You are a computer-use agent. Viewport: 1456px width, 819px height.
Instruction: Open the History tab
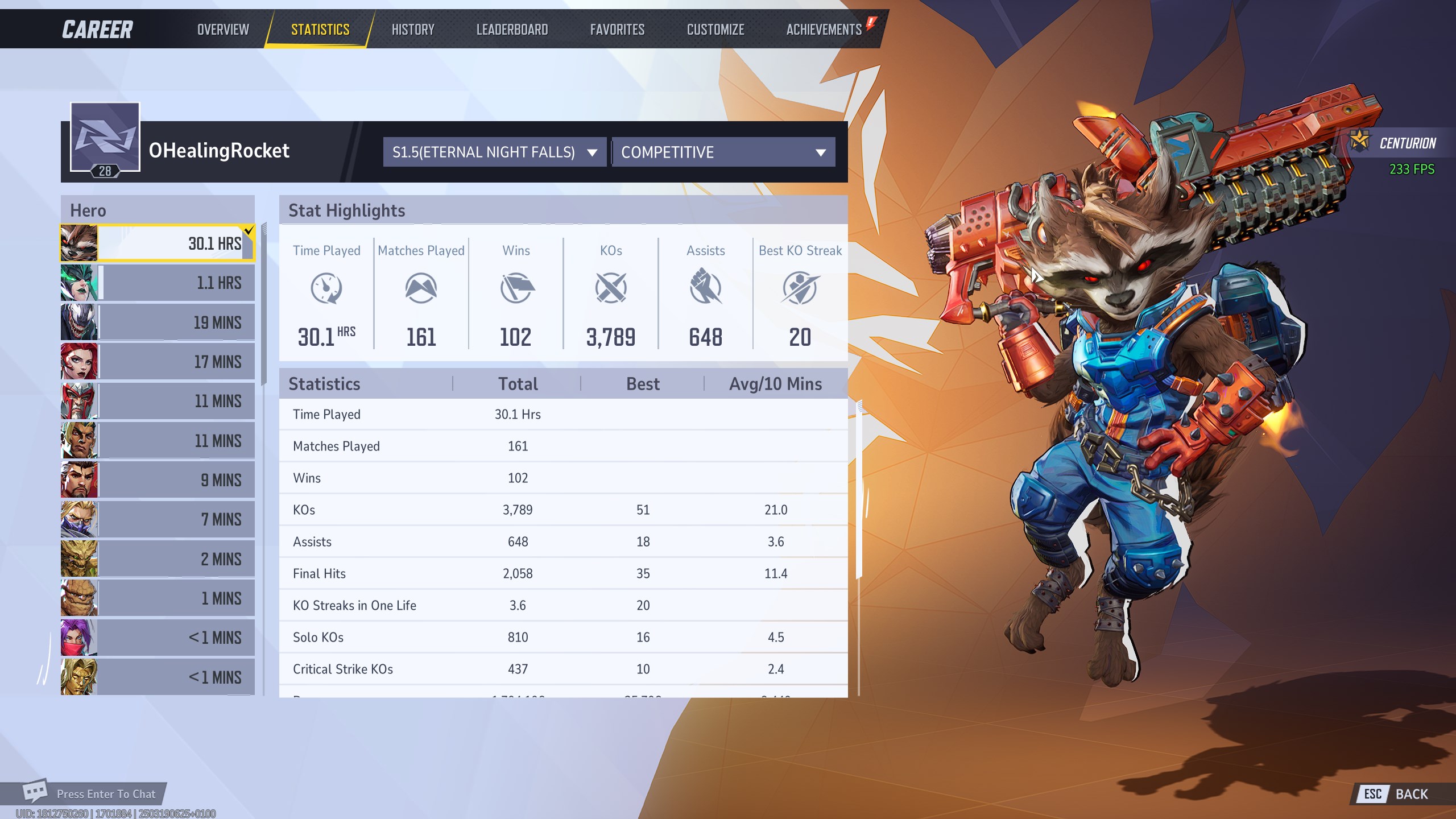click(413, 30)
